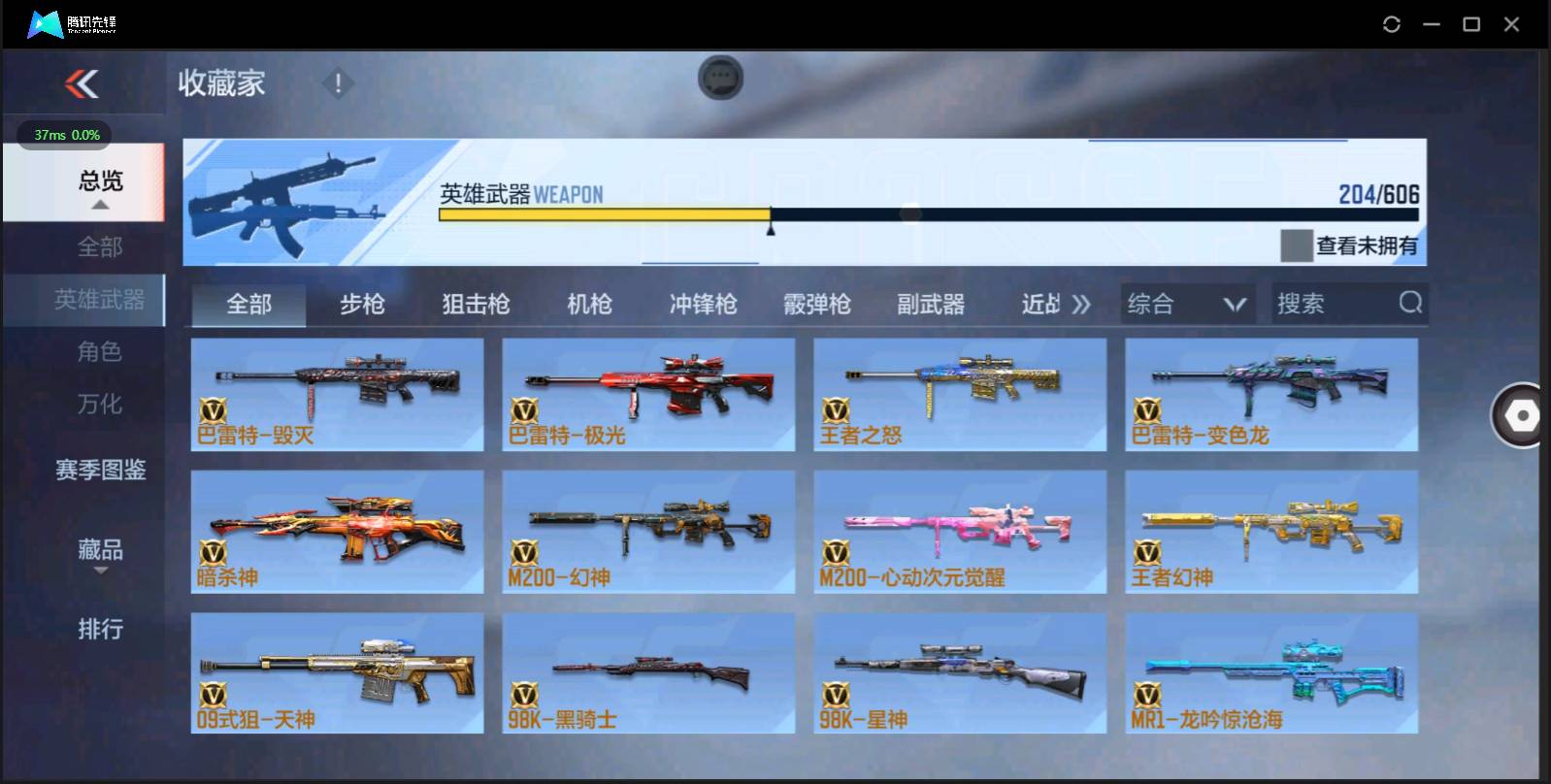
Task: Open the 排行 rankings page
Action: tap(99, 630)
